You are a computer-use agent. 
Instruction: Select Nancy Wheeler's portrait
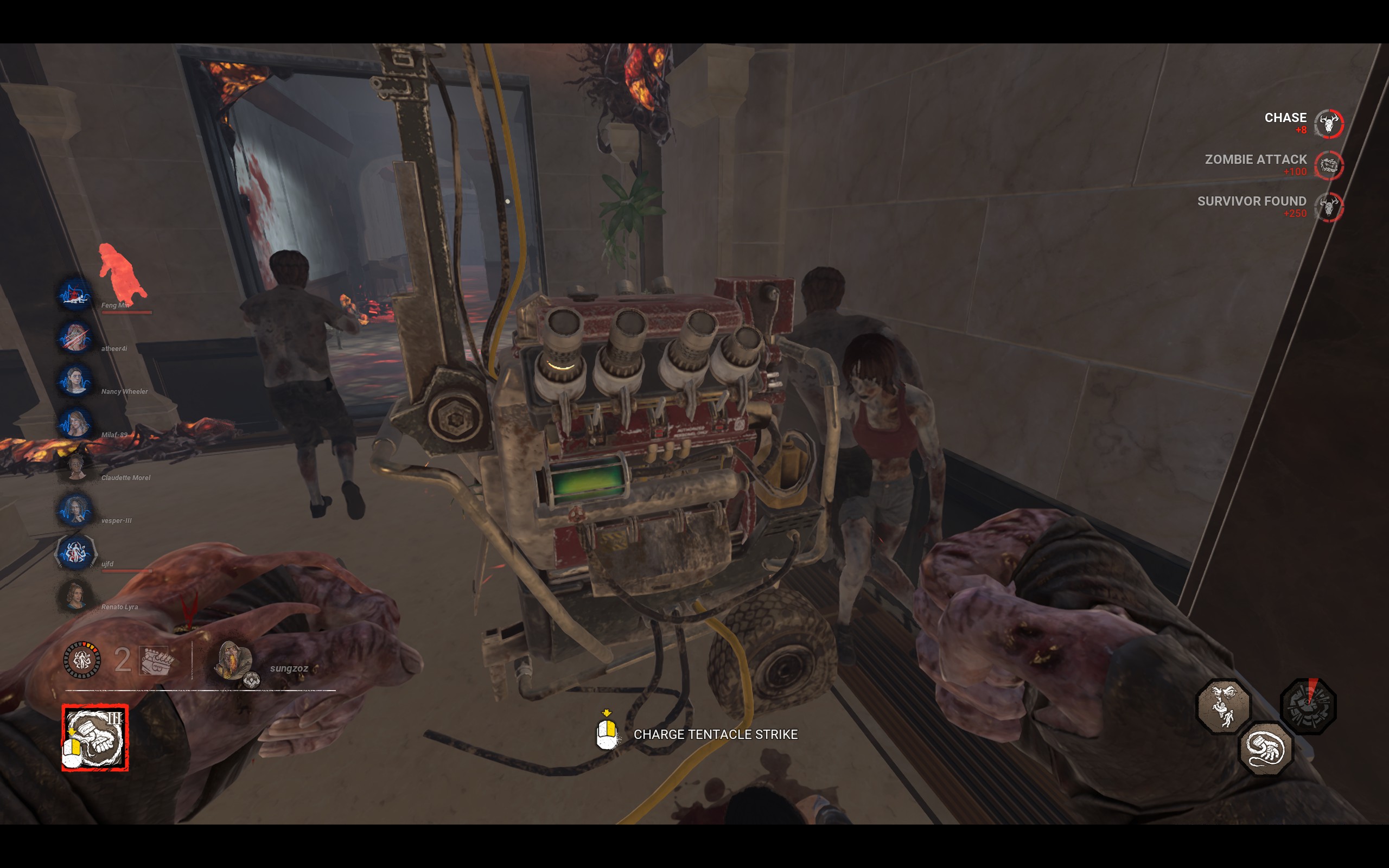[75, 381]
